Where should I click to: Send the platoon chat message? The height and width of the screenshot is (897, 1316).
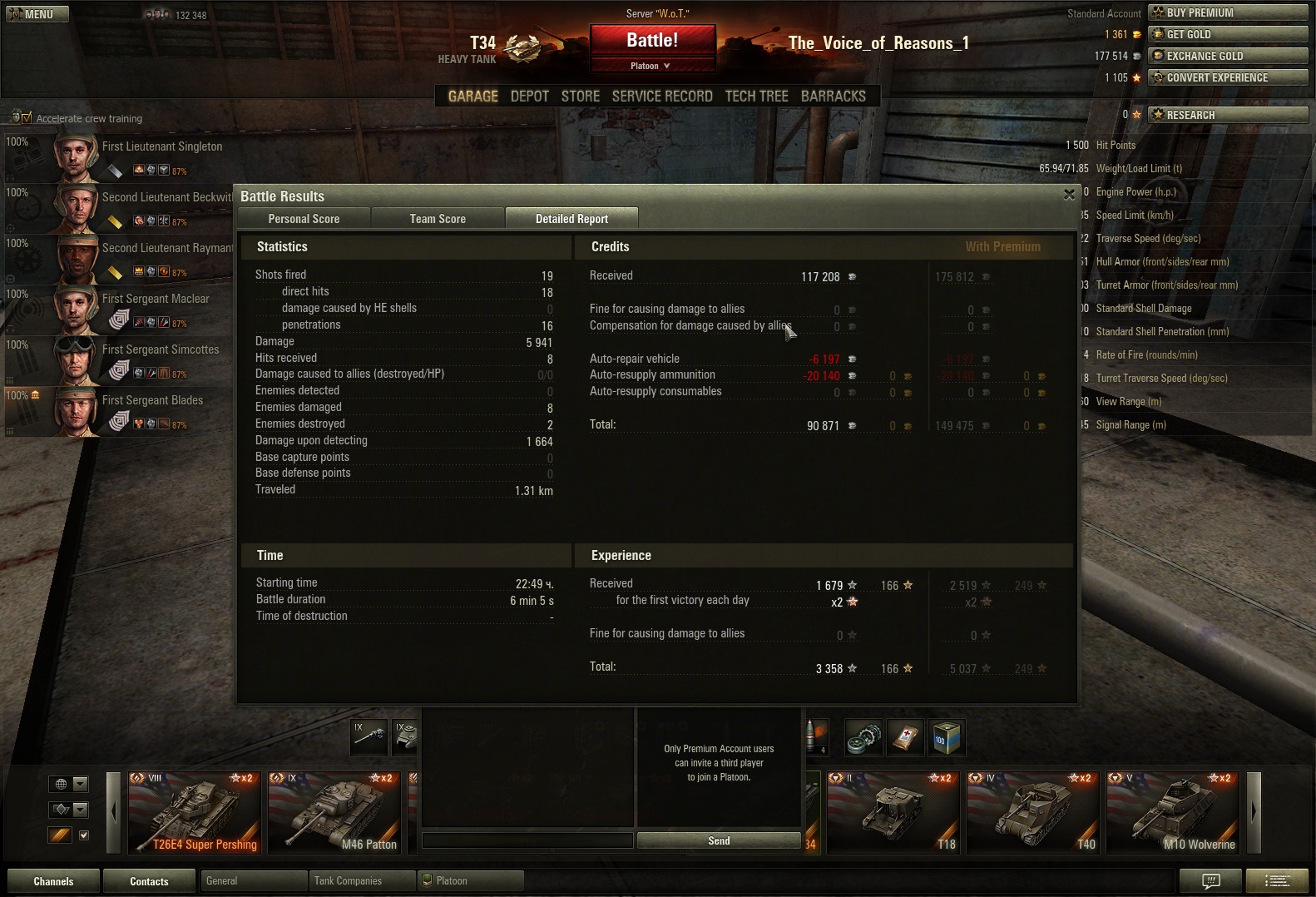719,841
